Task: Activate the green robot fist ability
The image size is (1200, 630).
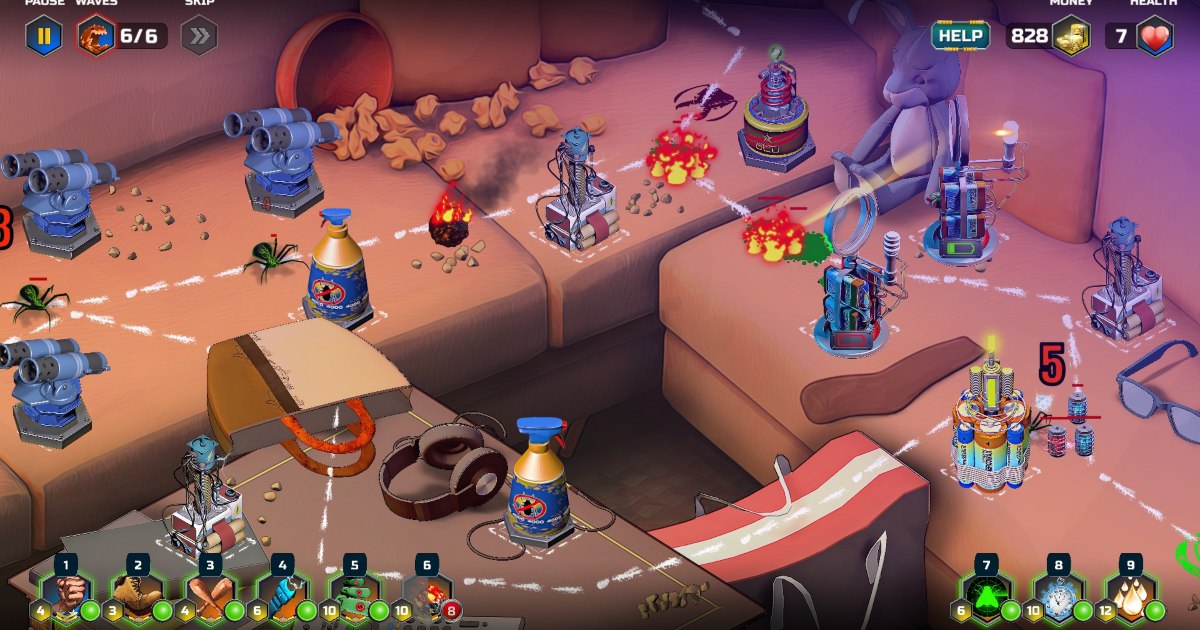Action: pyautogui.click(x=355, y=598)
